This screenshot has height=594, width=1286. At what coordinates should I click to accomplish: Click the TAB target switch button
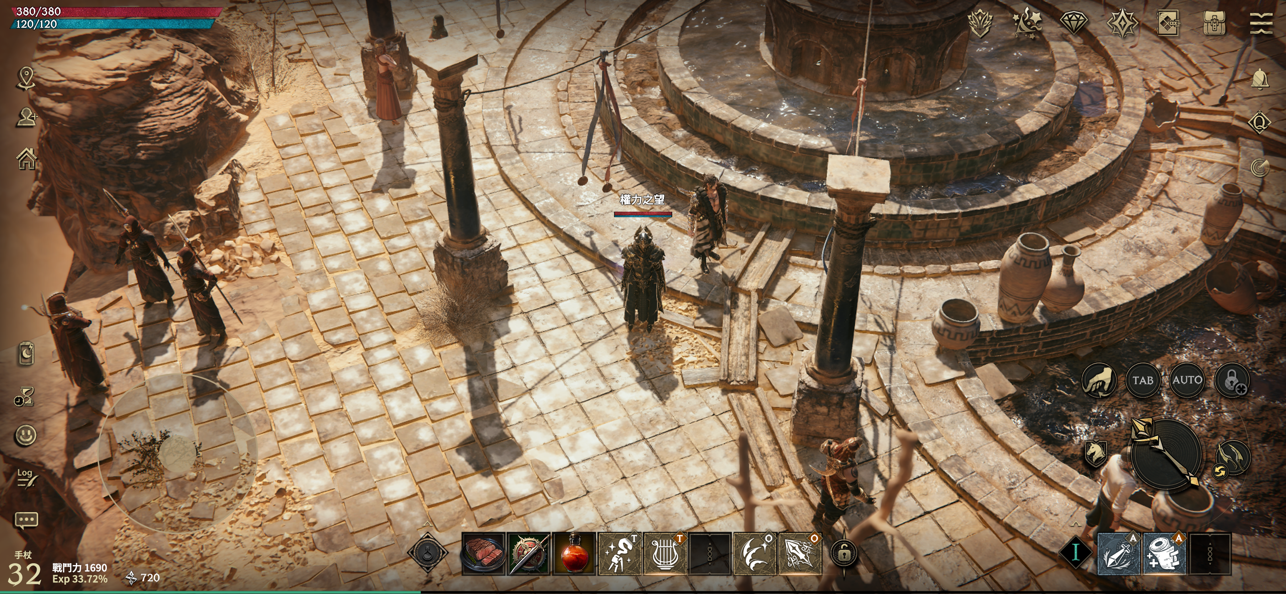[x=1143, y=380]
